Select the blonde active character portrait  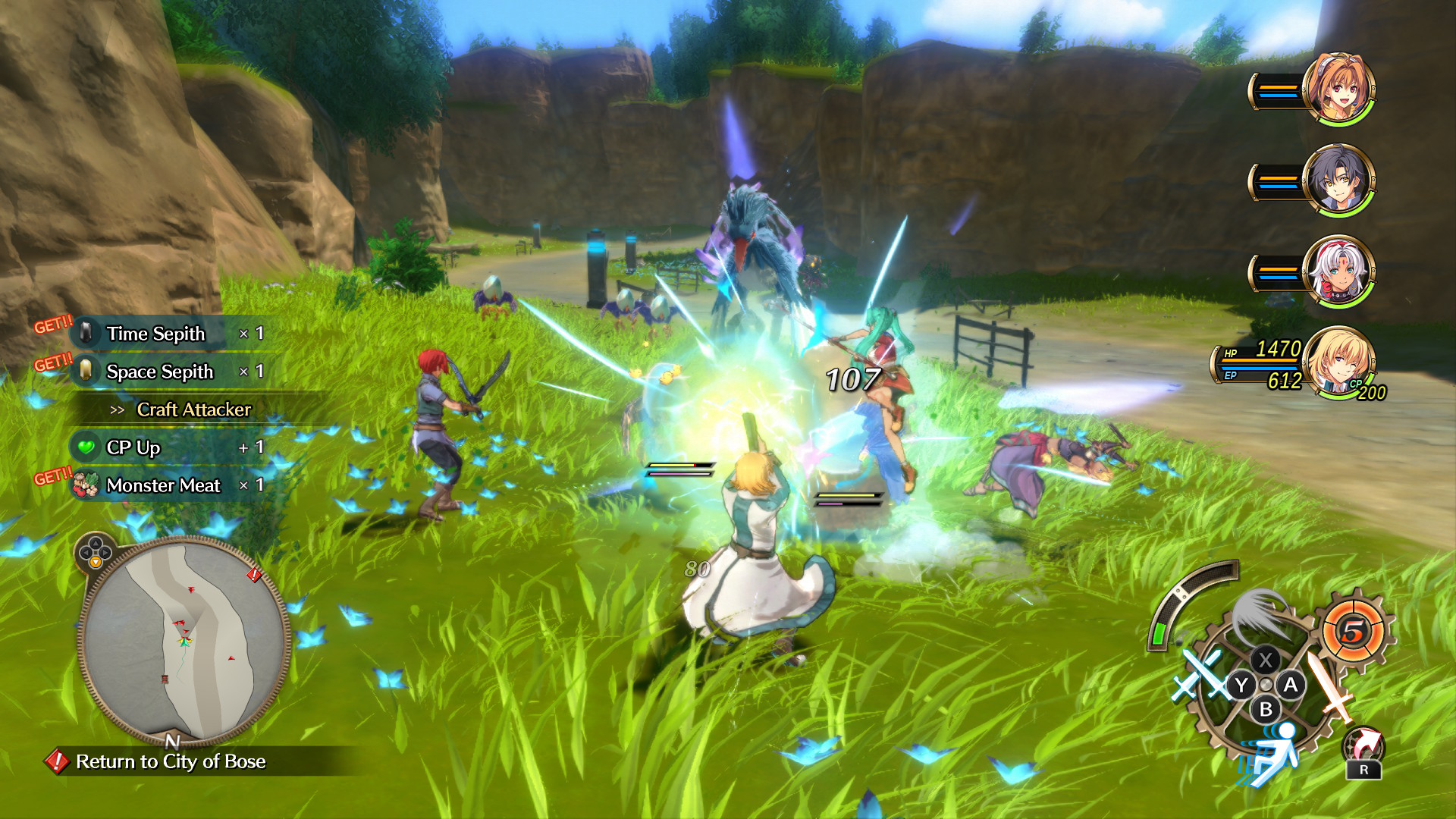click(1340, 362)
